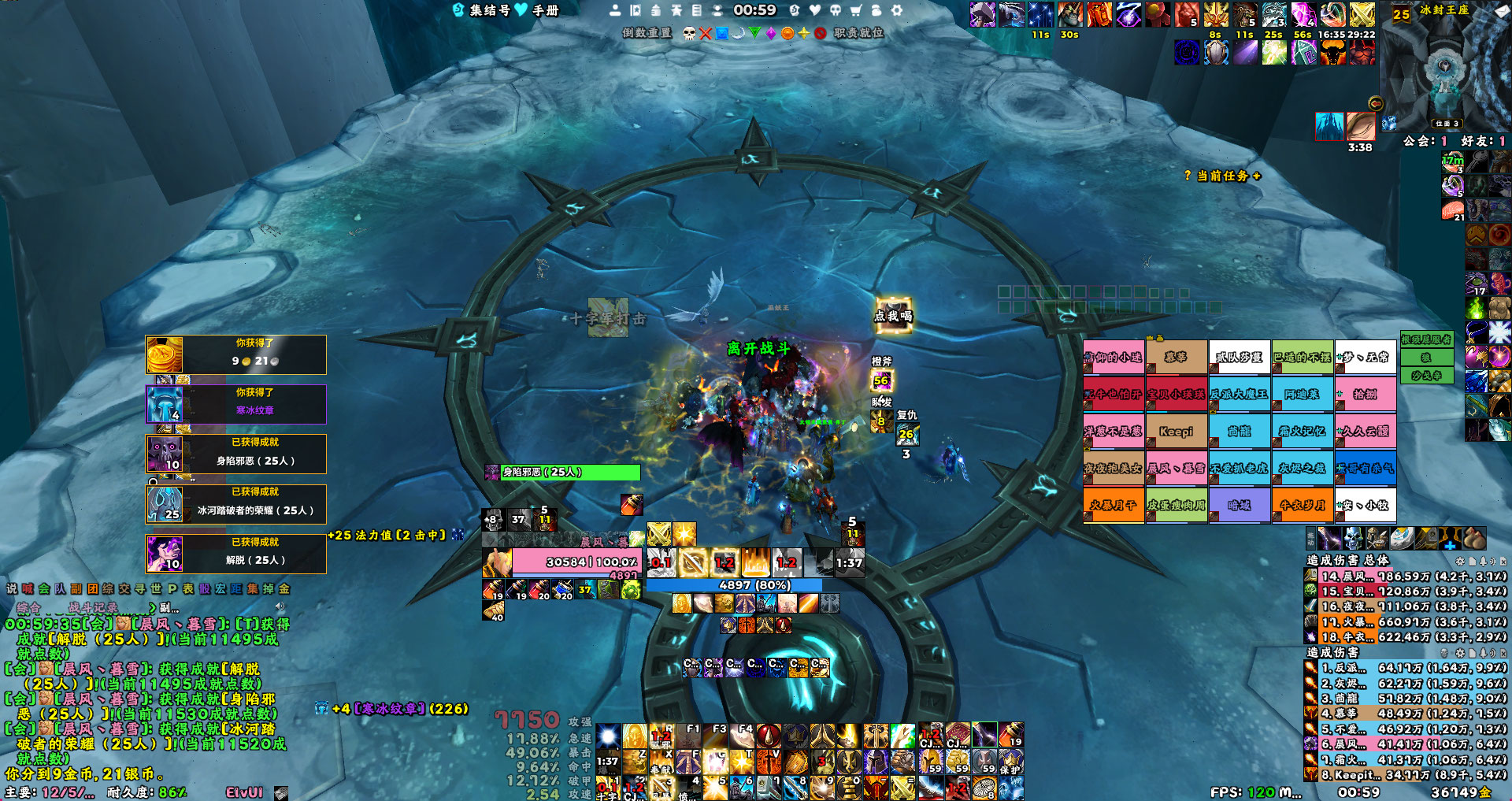Toggle the chat sound speaker icon
The height and width of the screenshot is (801, 1512).
point(280,607)
